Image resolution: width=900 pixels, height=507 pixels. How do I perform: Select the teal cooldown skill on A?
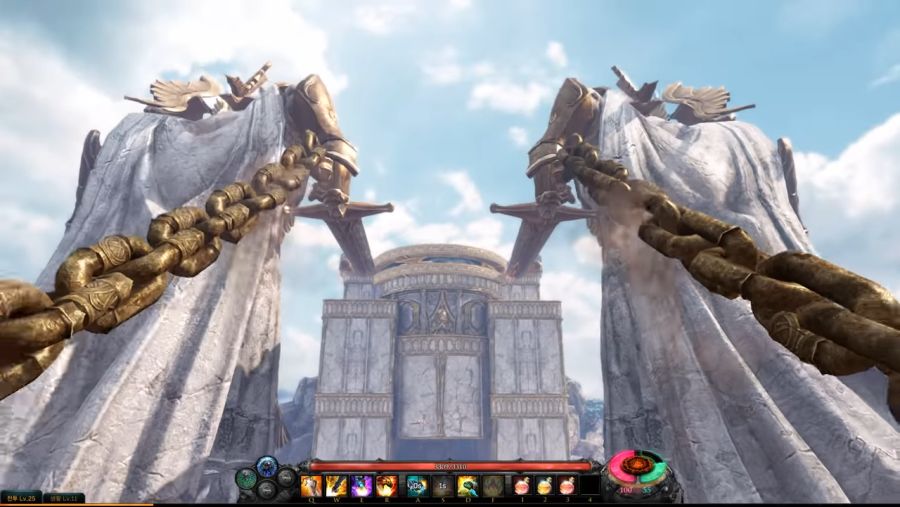pos(417,486)
